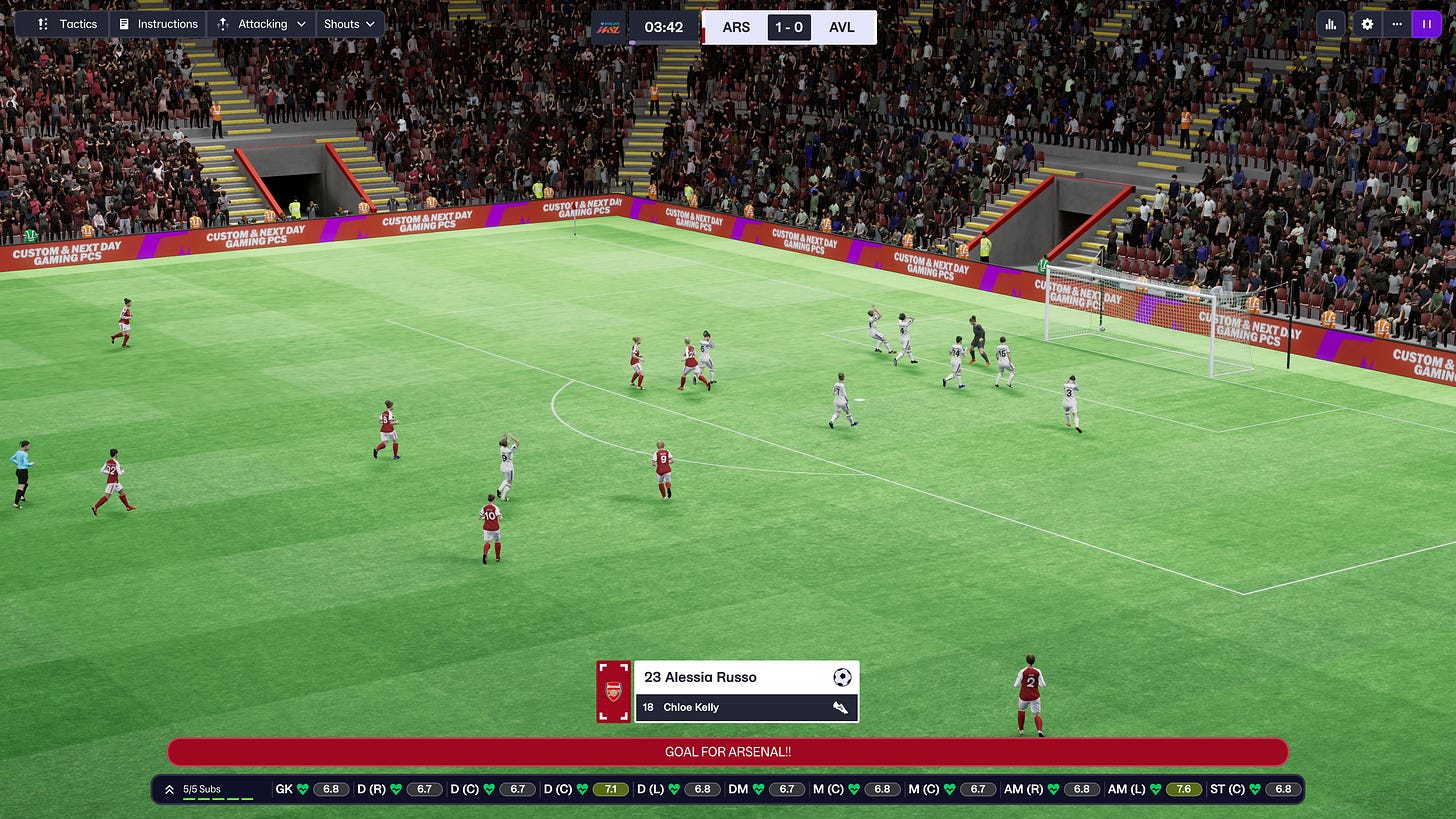This screenshot has height=819, width=1456.
Task: Expand the Attacking mentality dropdown
Action: coord(261,24)
